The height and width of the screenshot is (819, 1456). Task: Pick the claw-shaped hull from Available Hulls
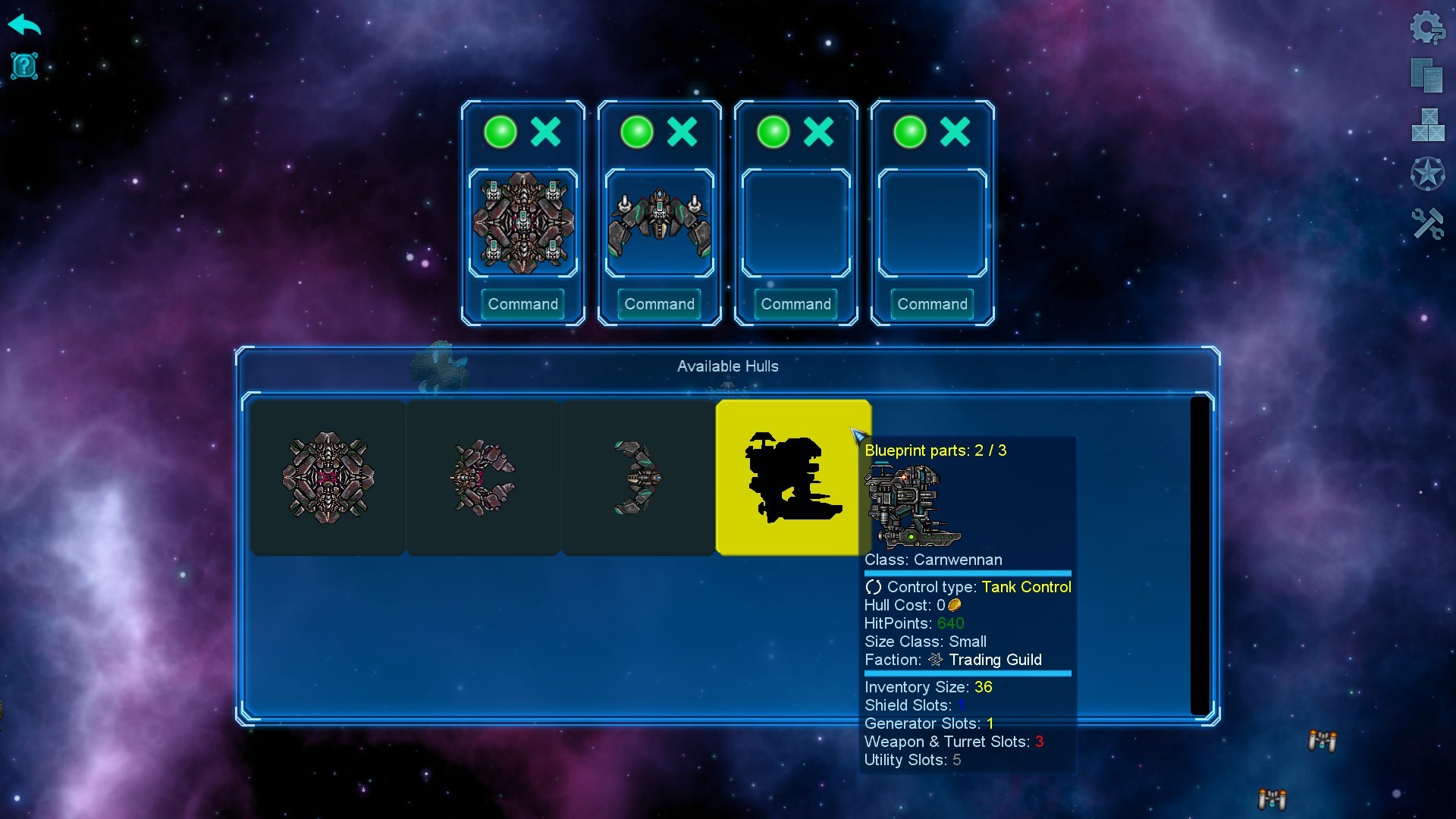(483, 478)
